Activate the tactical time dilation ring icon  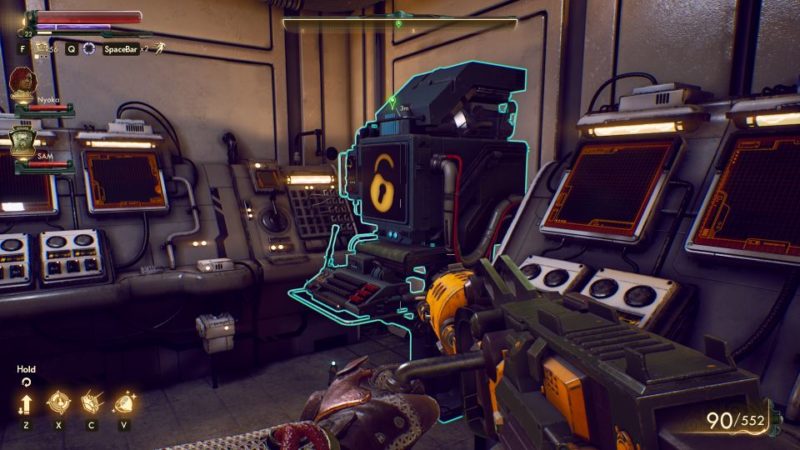[89, 48]
